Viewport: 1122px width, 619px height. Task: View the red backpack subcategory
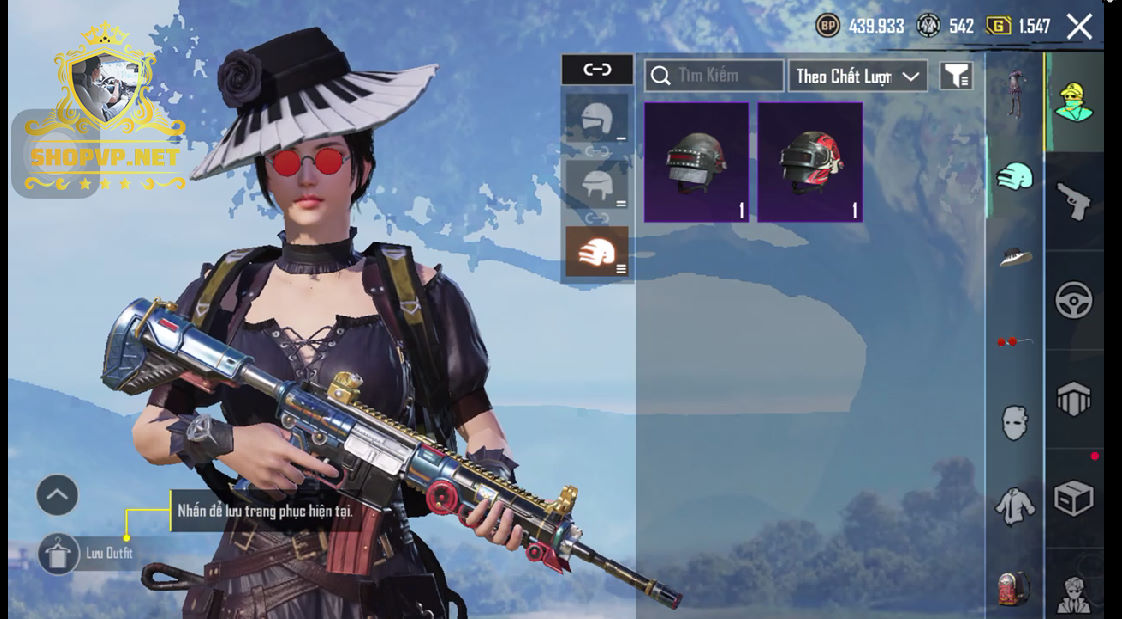(1015, 588)
